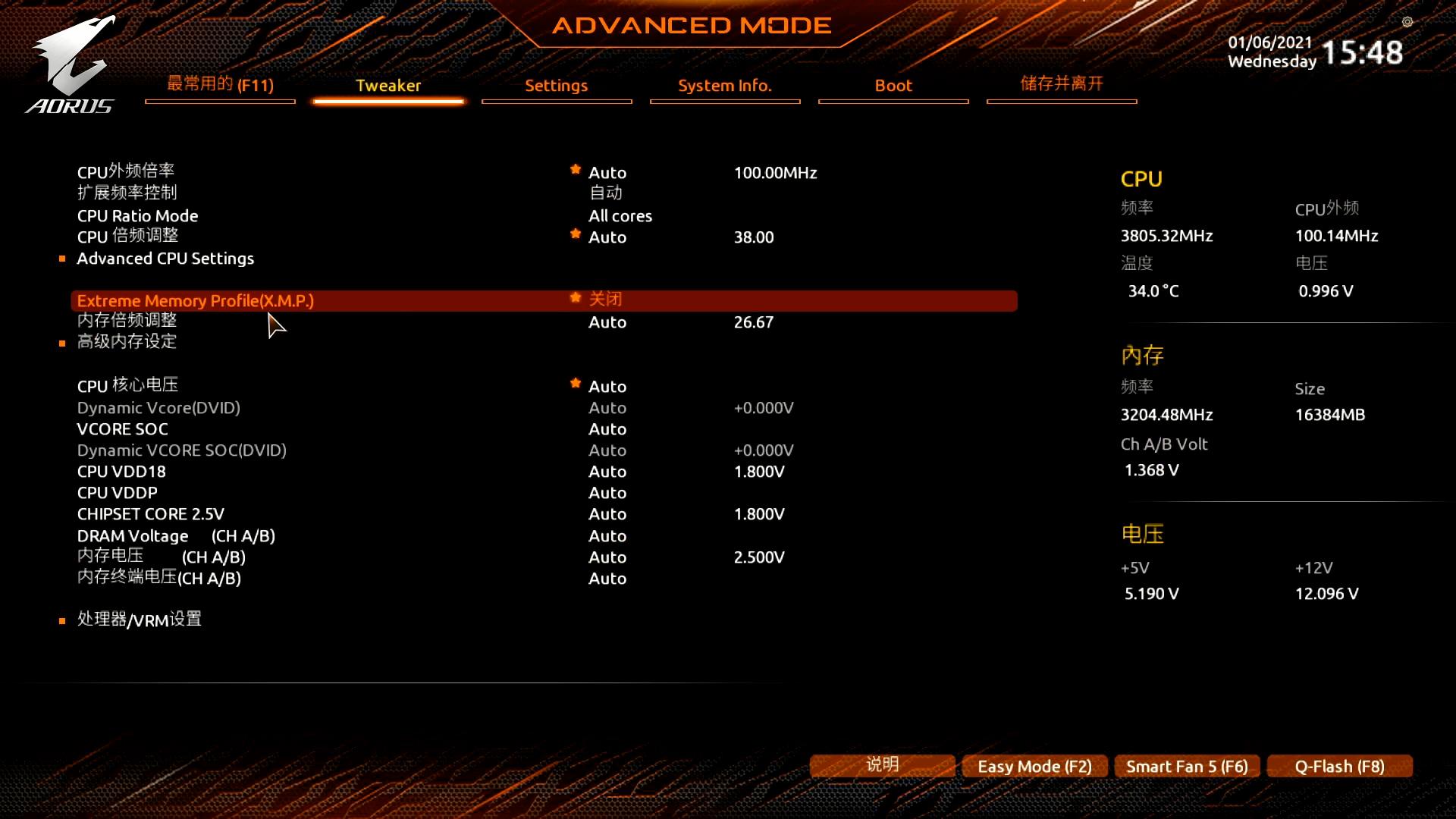Image resolution: width=1456 pixels, height=819 pixels.
Task: Click the square icon before 处理器/VRM设置
Action: (x=62, y=620)
